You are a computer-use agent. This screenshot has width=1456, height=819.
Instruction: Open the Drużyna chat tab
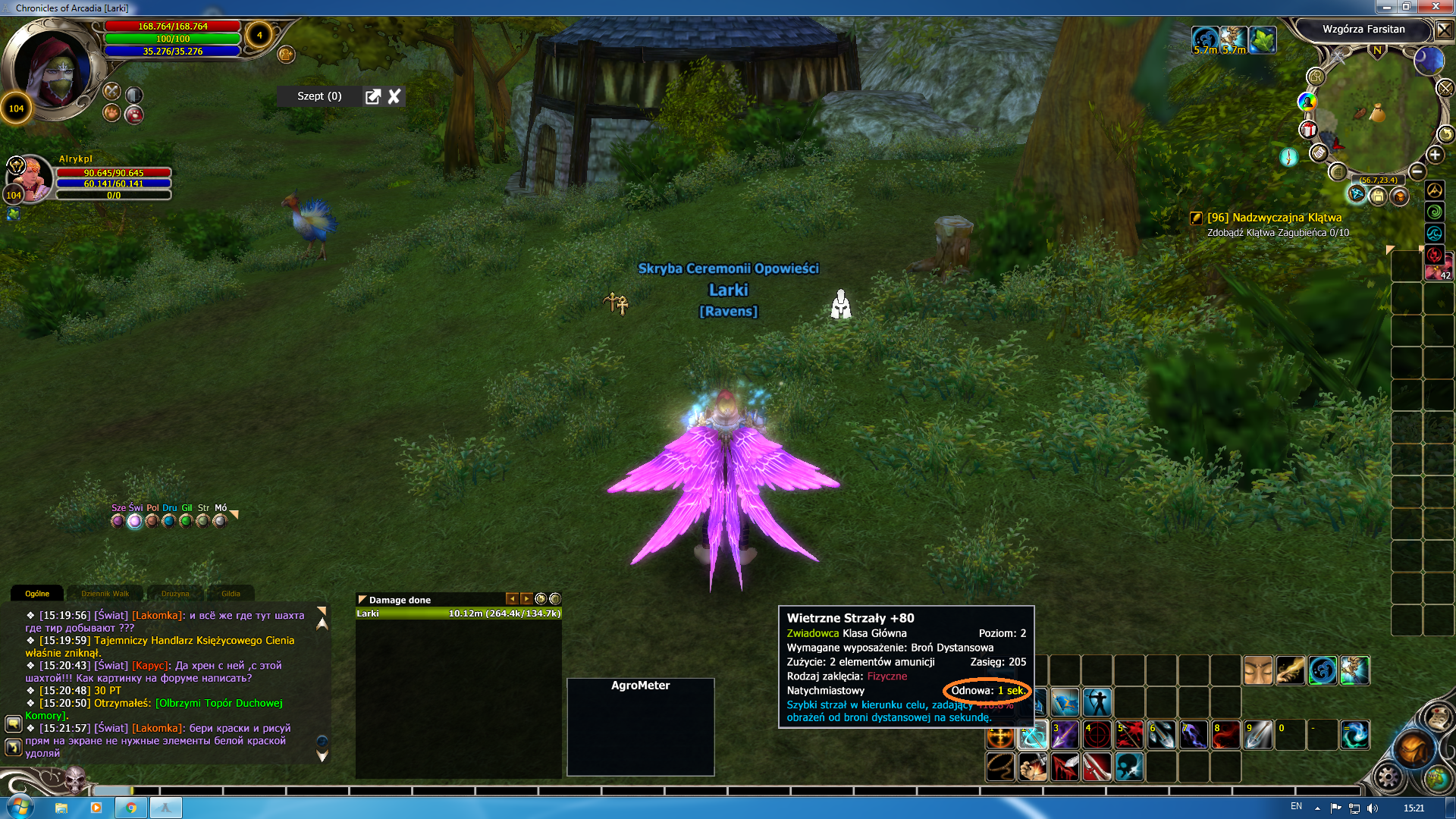[x=175, y=594]
